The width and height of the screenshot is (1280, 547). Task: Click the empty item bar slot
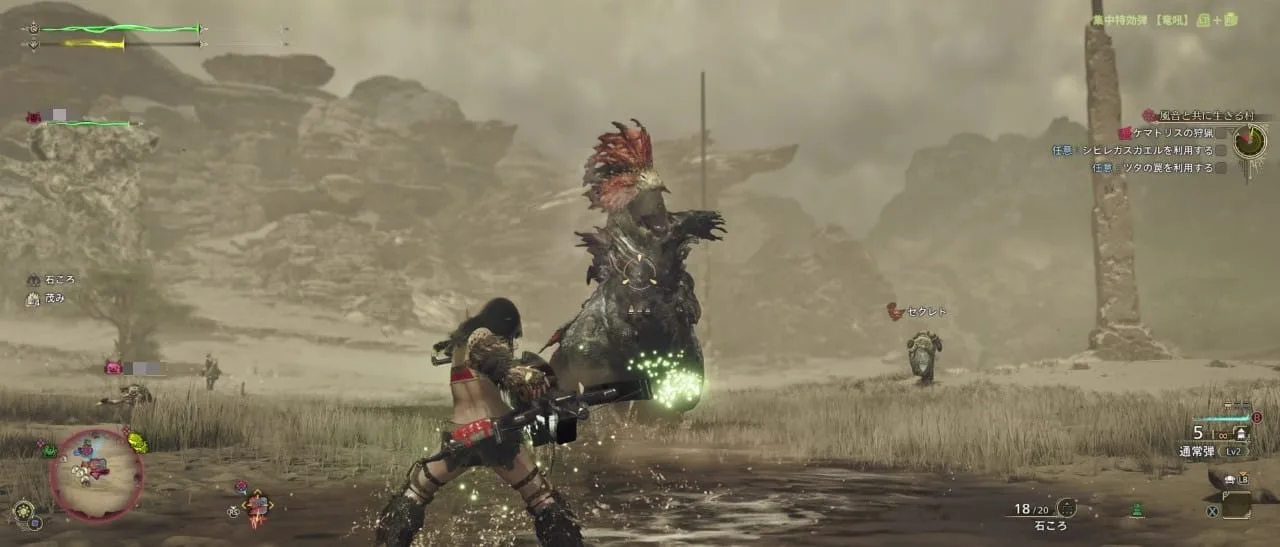point(1236,507)
